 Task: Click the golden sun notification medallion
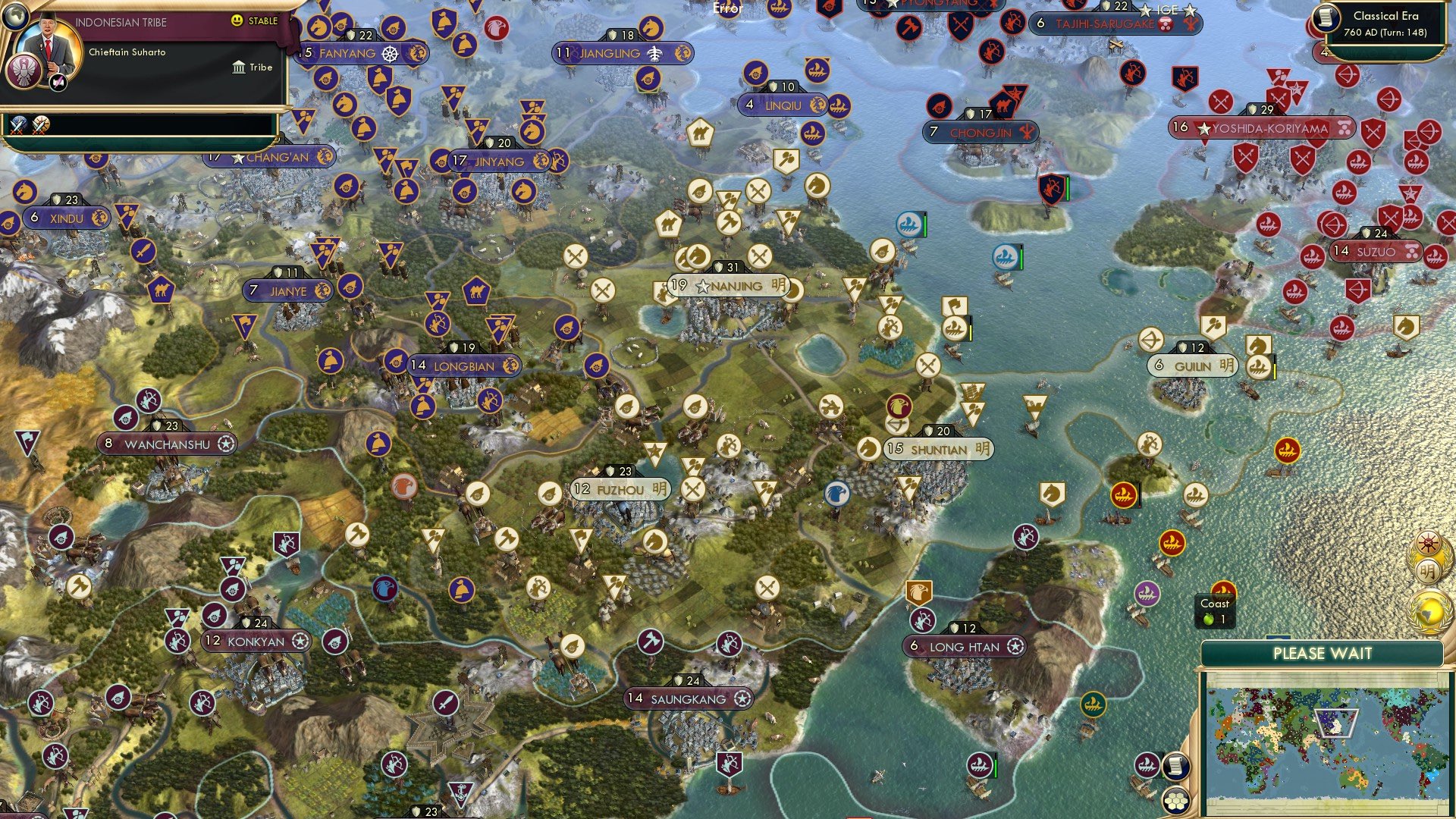(x=1428, y=542)
